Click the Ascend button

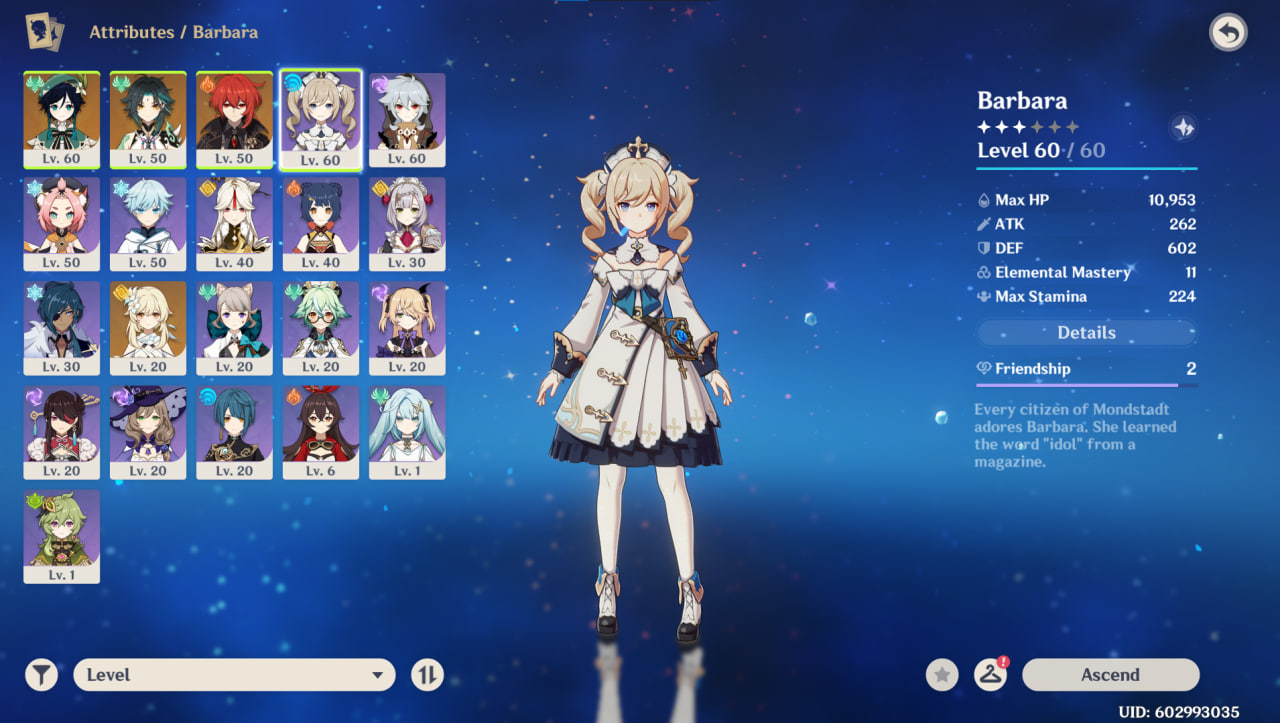click(1110, 675)
